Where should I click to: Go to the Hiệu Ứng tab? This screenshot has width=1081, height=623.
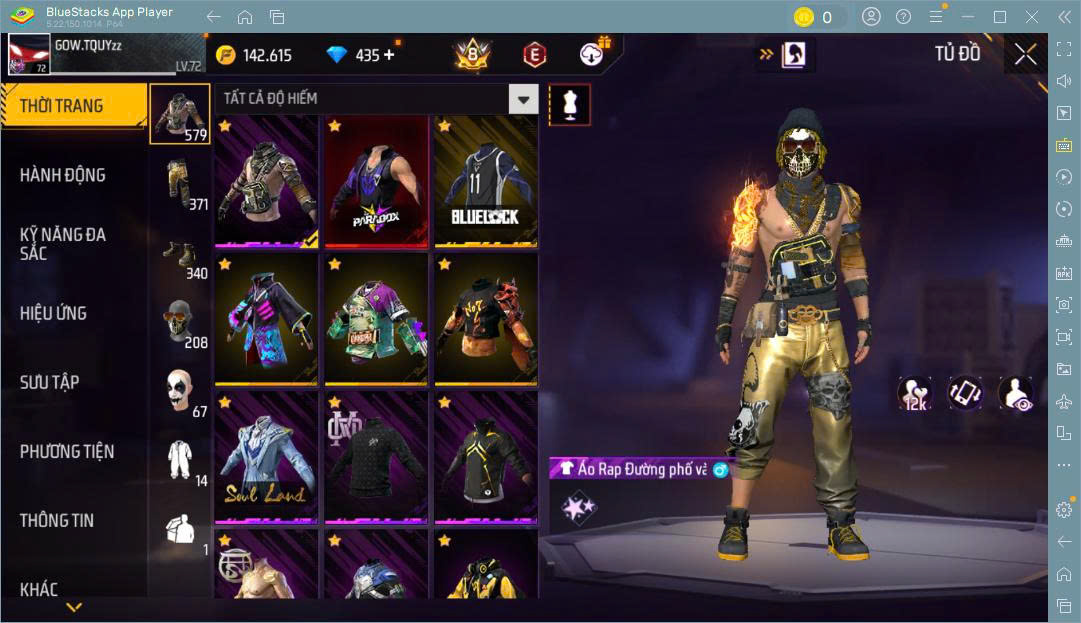[53, 313]
